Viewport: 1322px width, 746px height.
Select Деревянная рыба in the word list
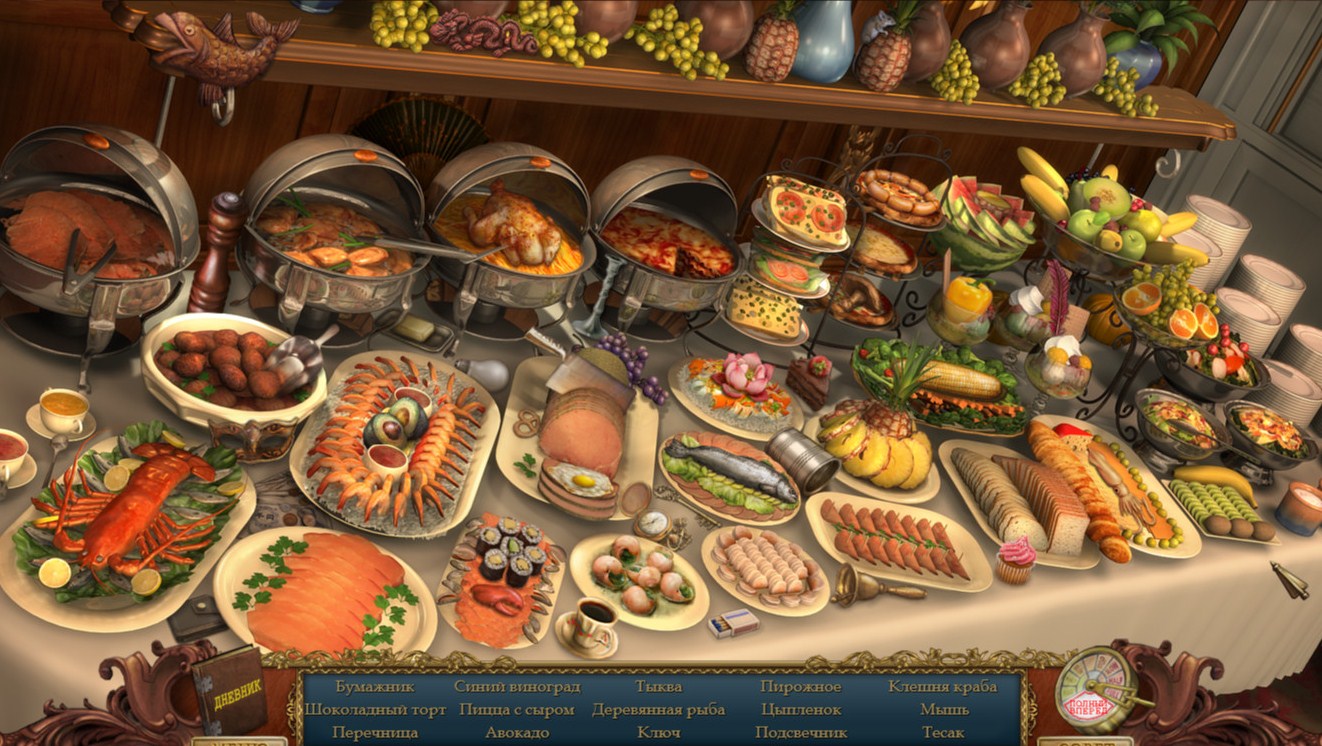click(658, 710)
